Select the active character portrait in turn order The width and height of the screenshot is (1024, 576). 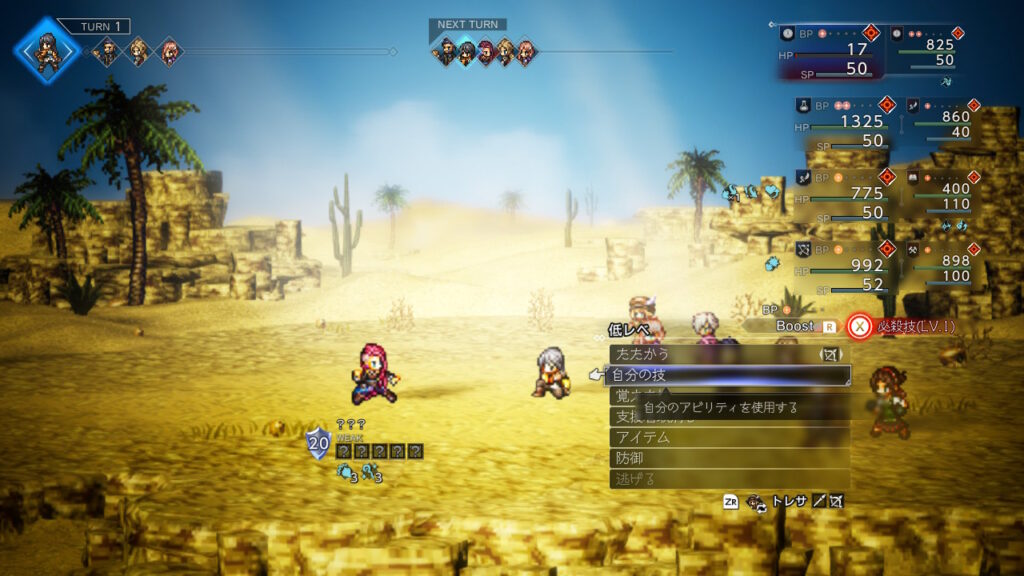tap(46, 50)
